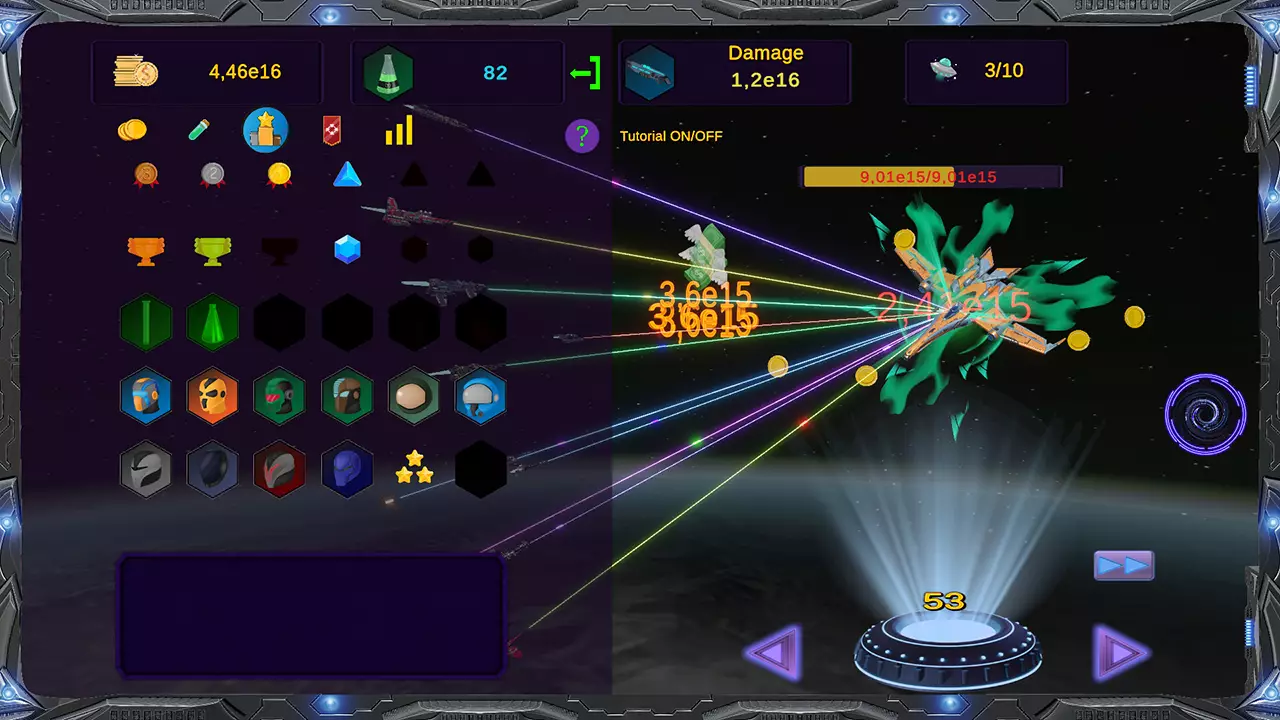Click the blue gem achievement icon
Image resolution: width=1280 pixels, height=720 pixels.
(346, 250)
